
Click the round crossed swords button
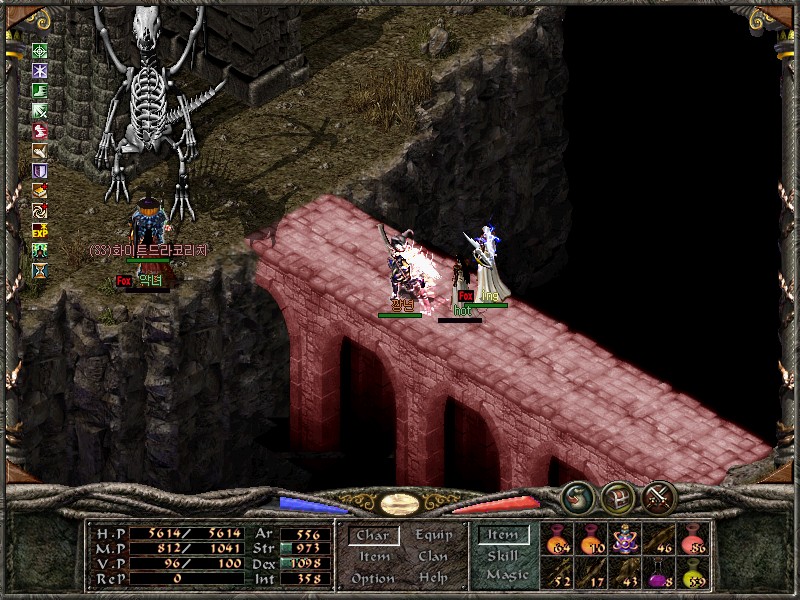click(x=659, y=496)
